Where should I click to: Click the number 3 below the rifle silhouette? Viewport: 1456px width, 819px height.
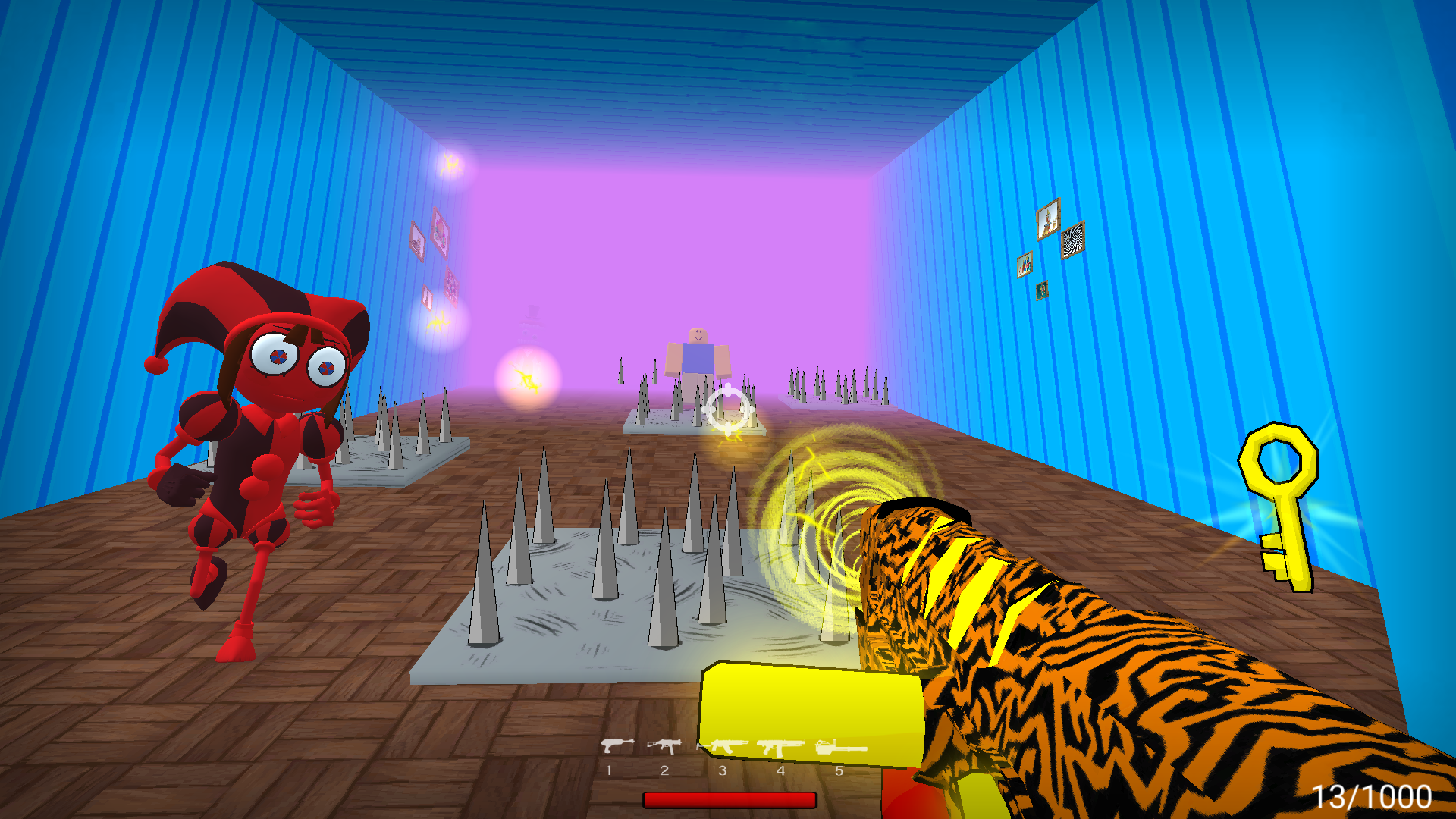(x=722, y=771)
